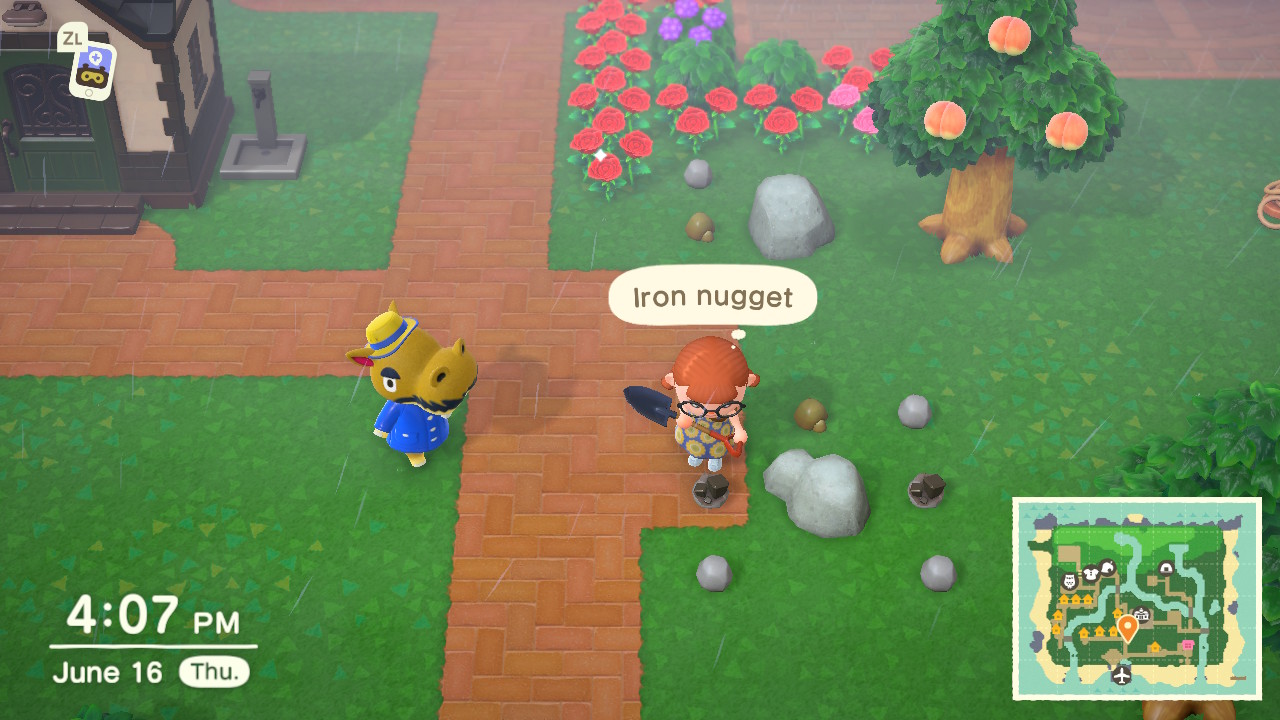1280x720 pixels.
Task: Select the campsite icon in the map's upper right
Action: click(x=1166, y=567)
